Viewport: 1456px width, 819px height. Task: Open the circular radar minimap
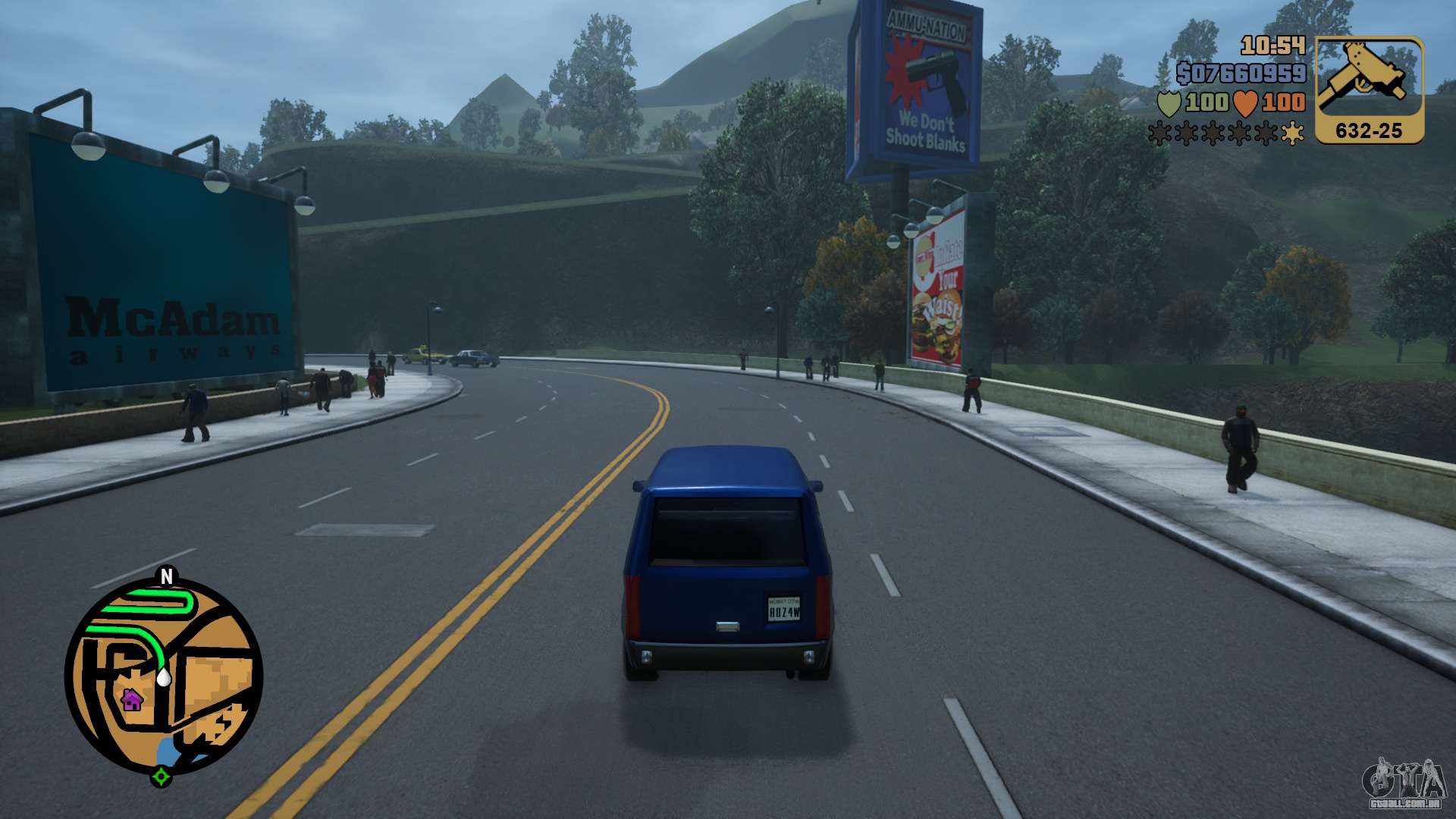164,676
